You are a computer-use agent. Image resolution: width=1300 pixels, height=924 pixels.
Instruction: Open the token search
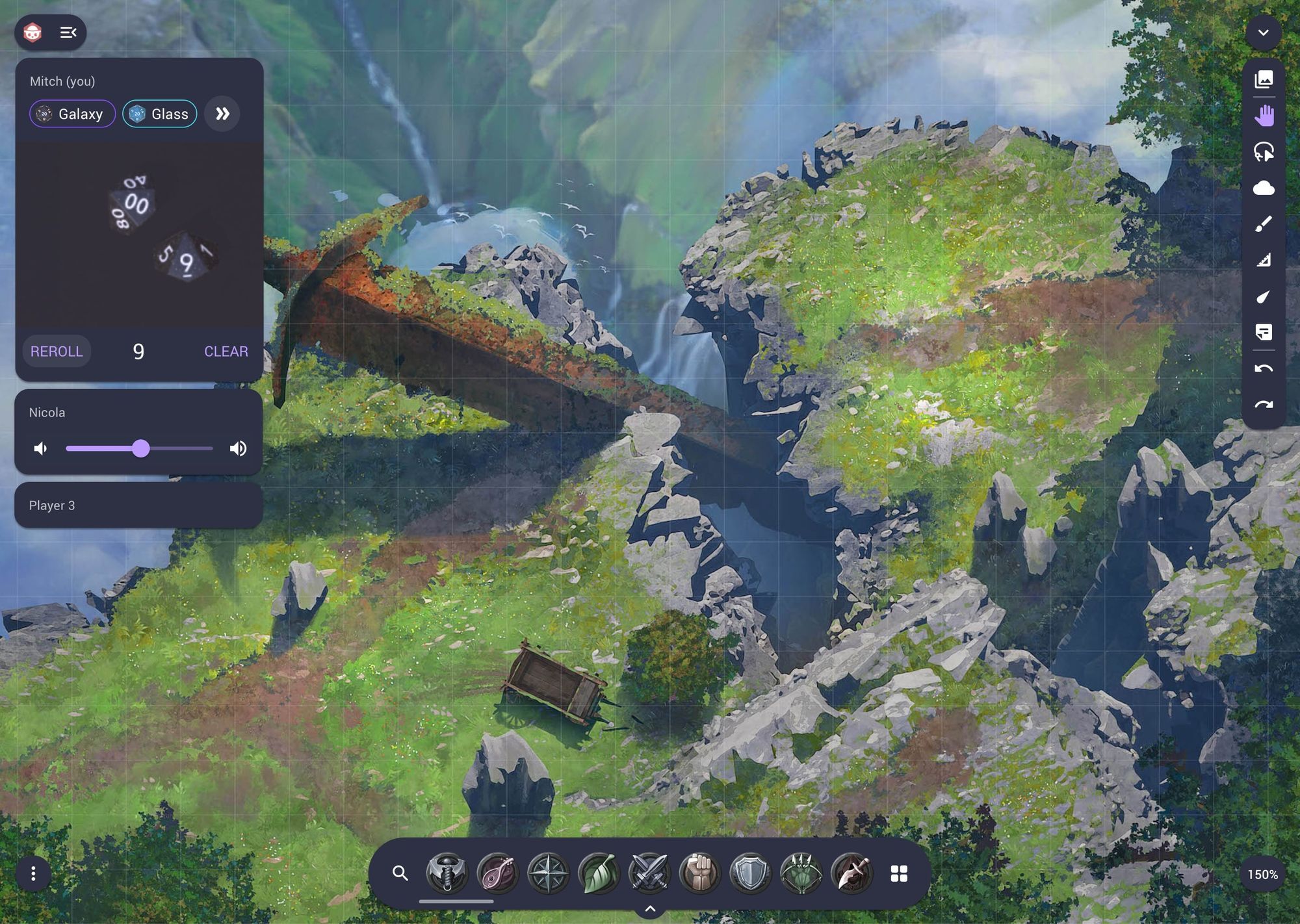tap(400, 874)
